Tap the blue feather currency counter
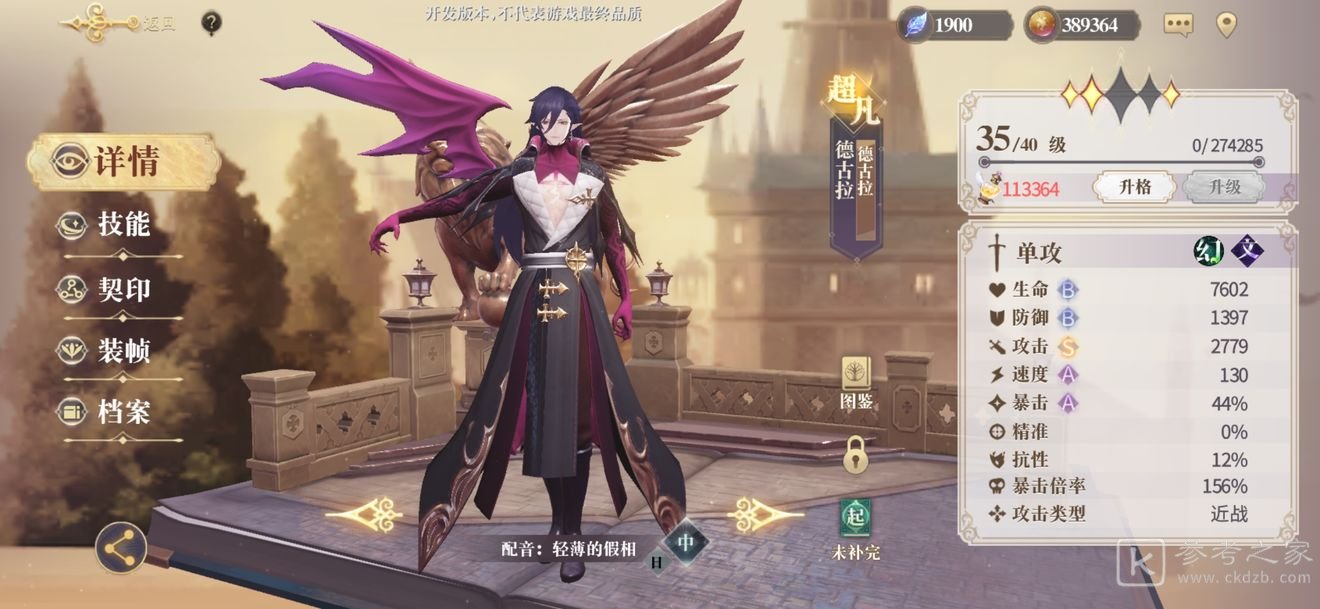The image size is (1320, 609). 955,25
